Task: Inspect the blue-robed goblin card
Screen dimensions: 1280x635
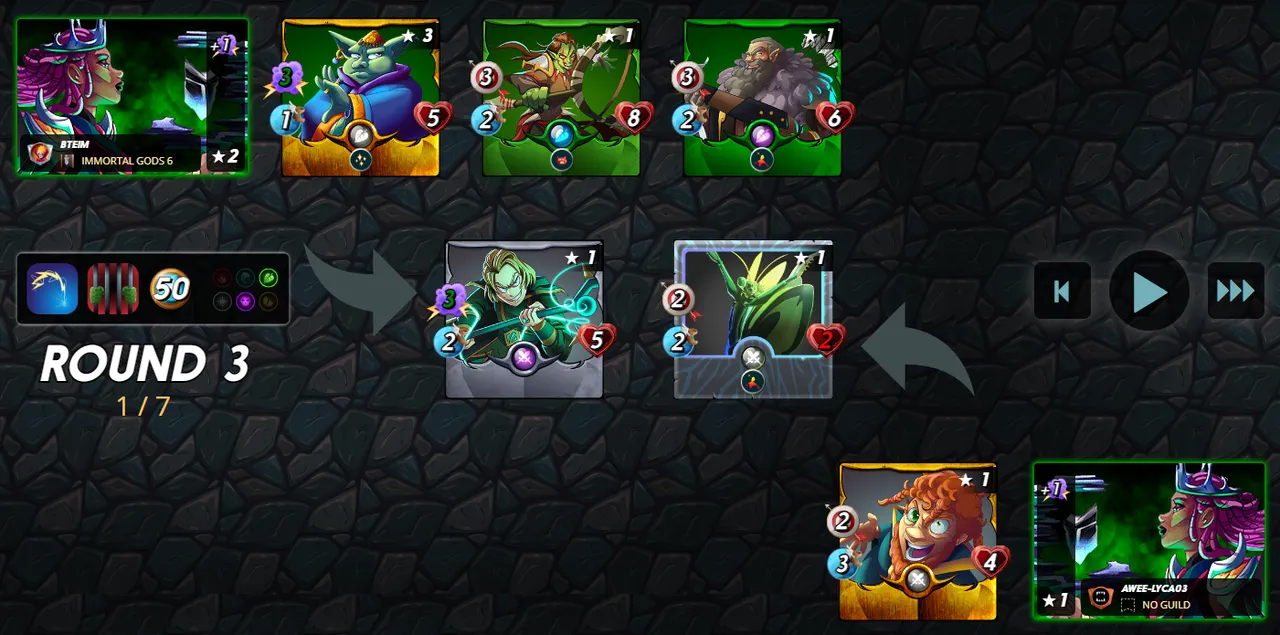Action: click(x=360, y=97)
